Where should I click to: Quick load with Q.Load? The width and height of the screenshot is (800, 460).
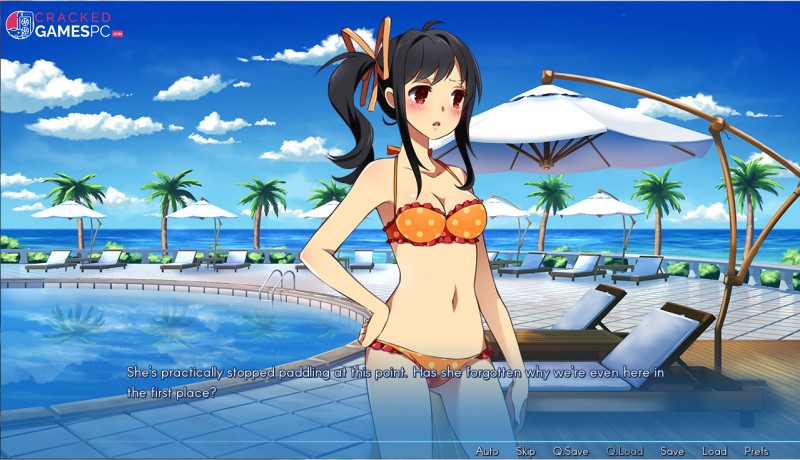coord(624,451)
